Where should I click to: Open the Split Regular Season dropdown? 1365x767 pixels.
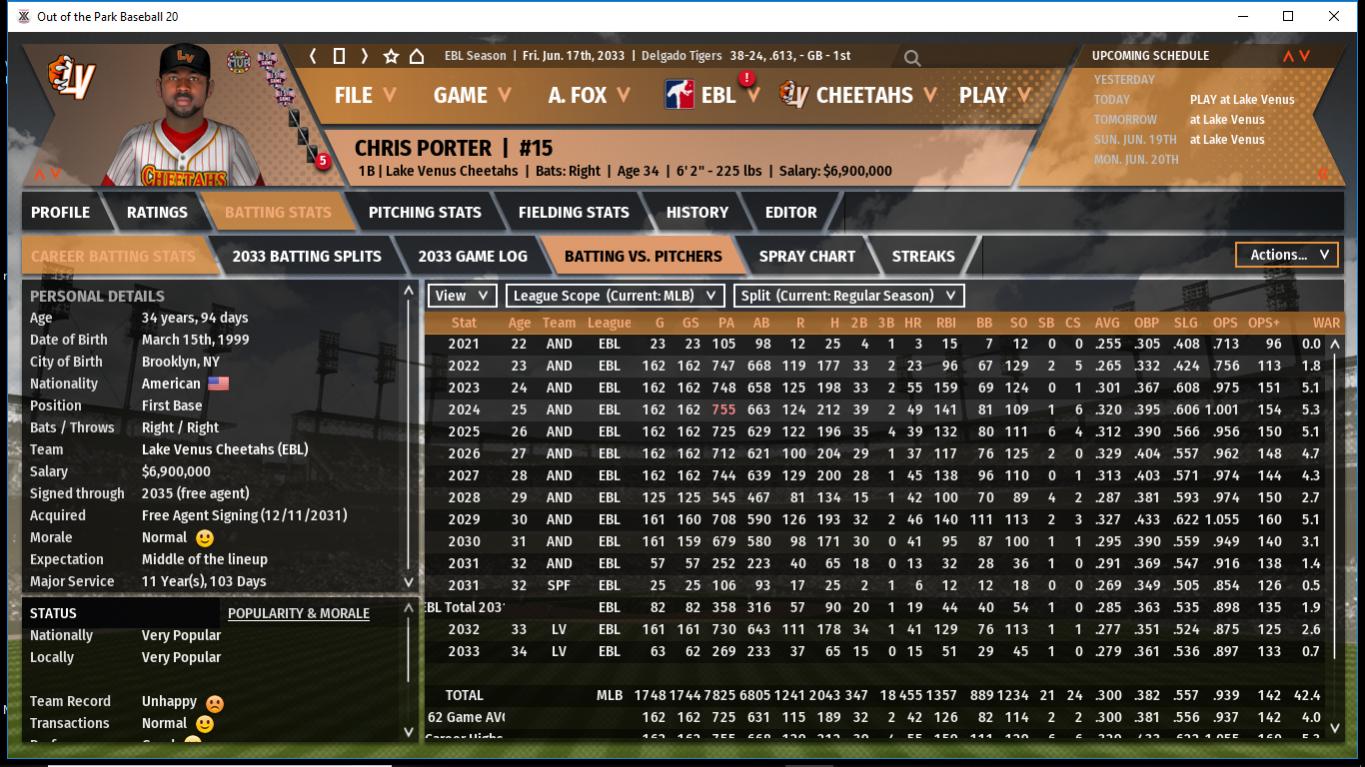point(849,295)
